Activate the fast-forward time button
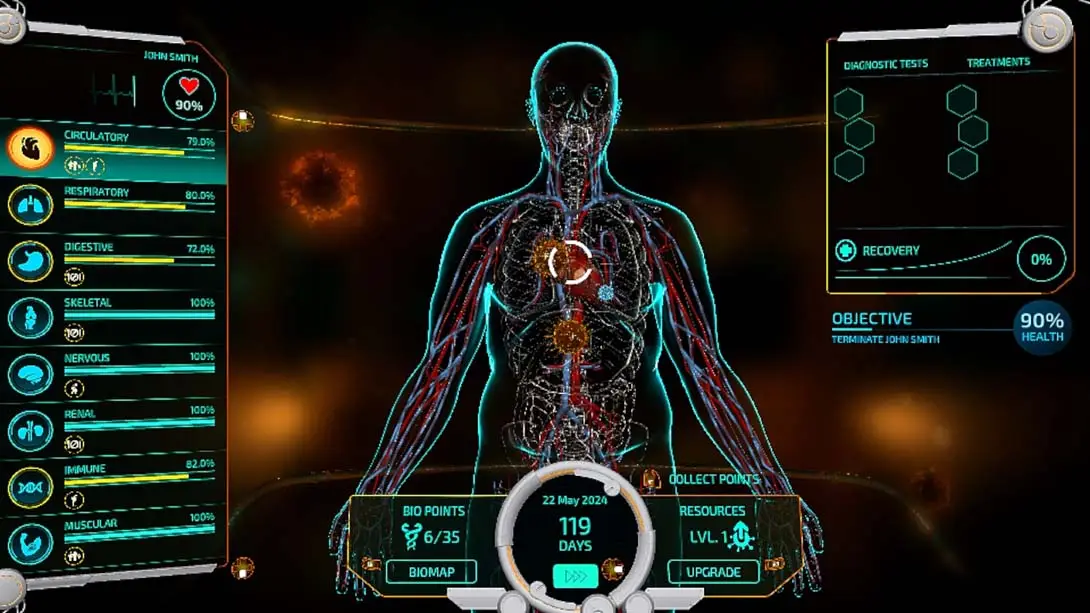Image resolution: width=1090 pixels, height=613 pixels. point(575,576)
